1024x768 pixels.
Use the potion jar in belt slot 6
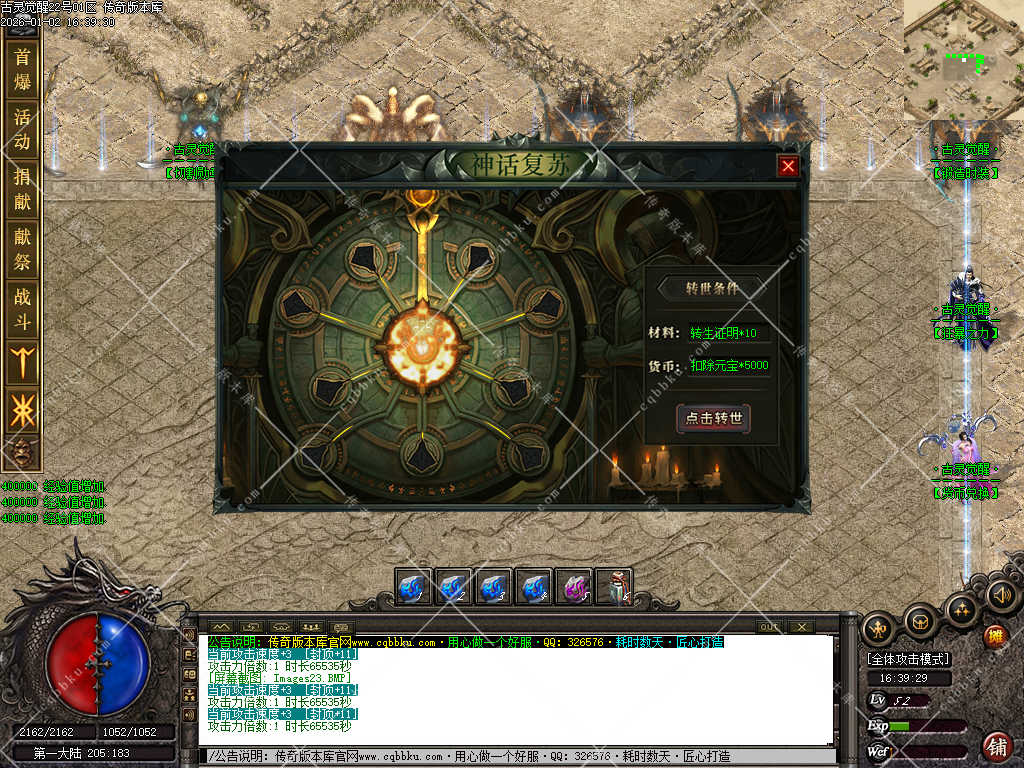coord(613,587)
